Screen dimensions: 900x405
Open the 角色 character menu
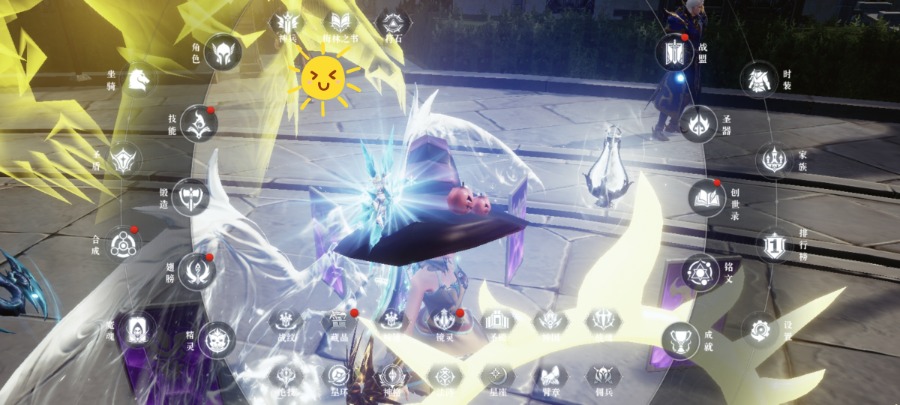(223, 51)
